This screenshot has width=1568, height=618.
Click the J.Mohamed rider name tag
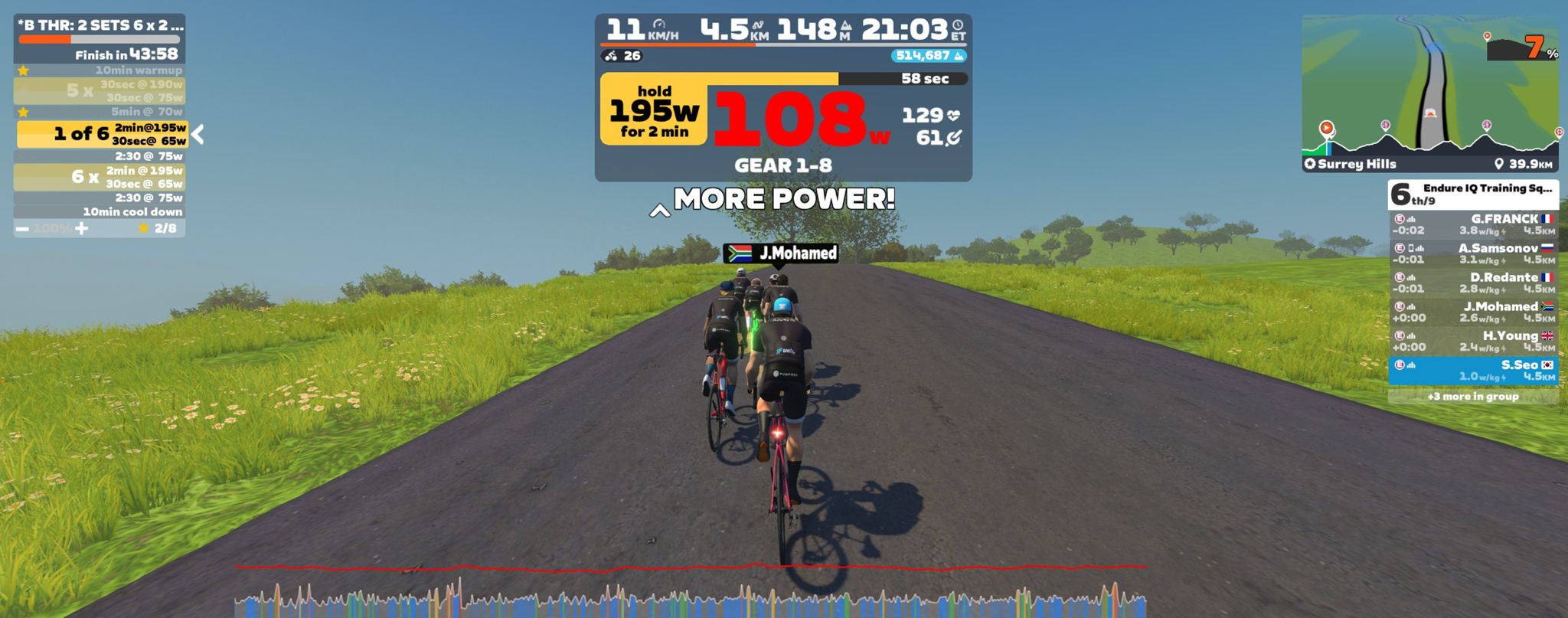click(781, 253)
